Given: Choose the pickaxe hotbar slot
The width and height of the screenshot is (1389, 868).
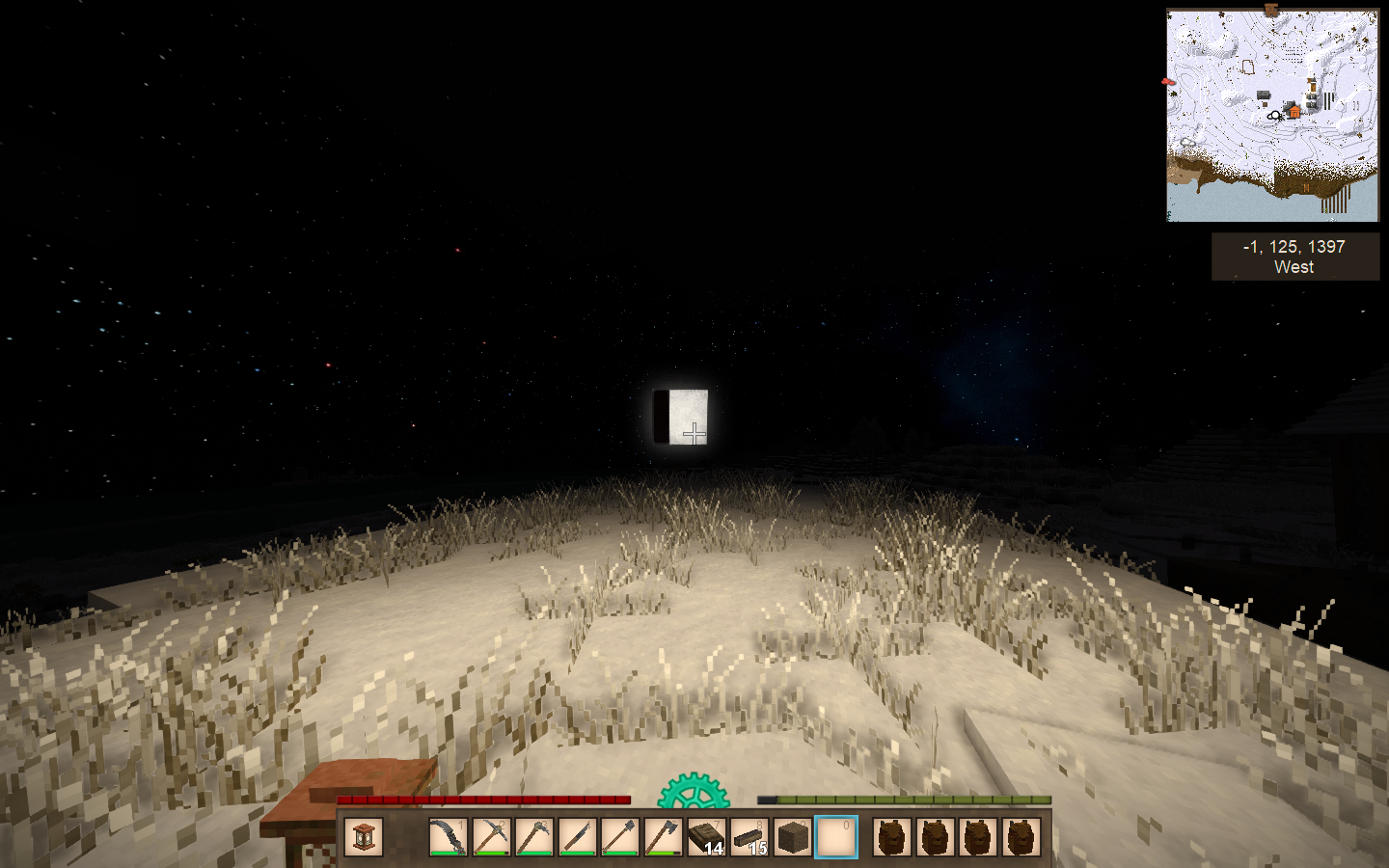Looking at the screenshot, I should [491, 837].
